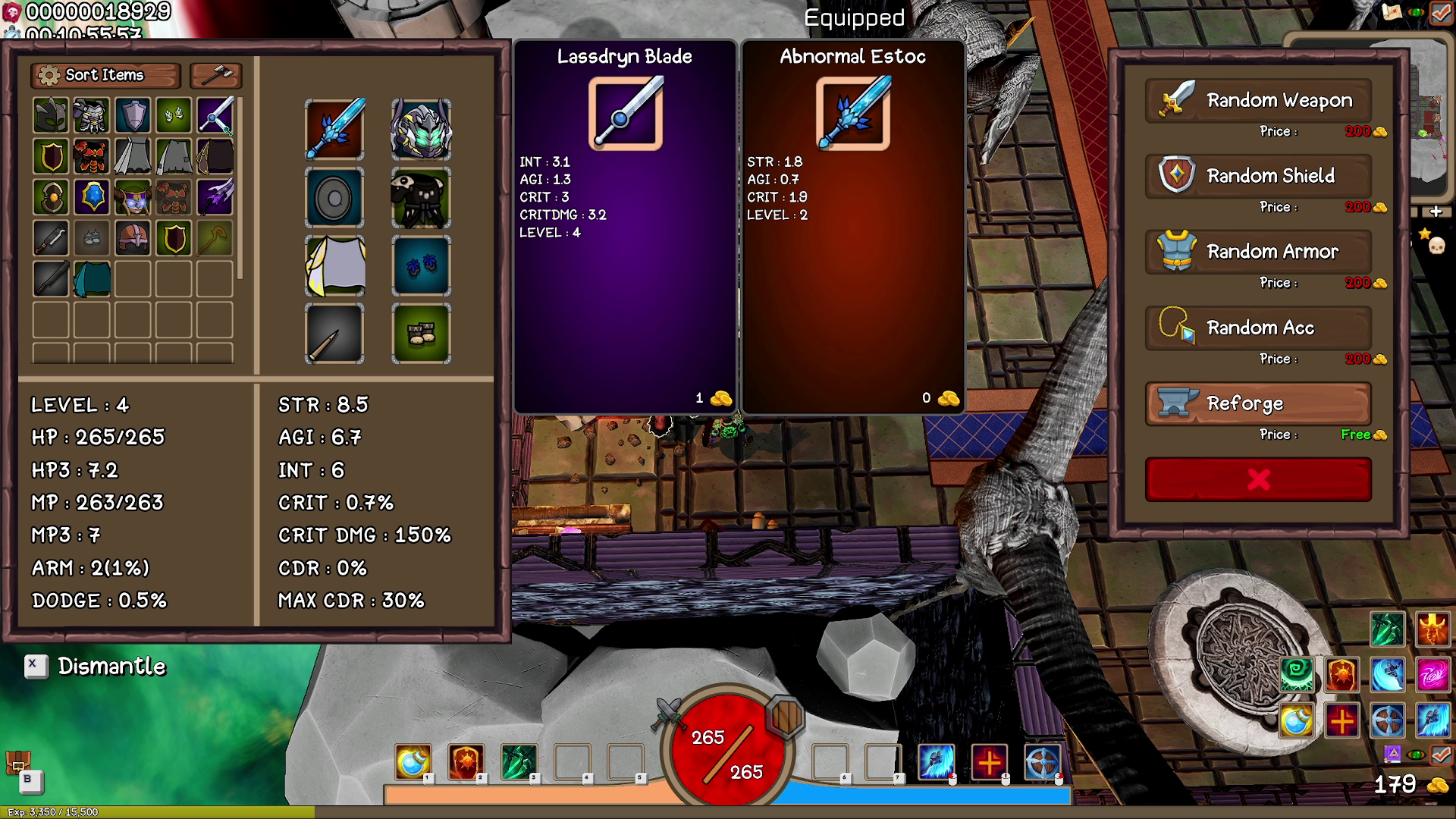The width and height of the screenshot is (1456, 819).
Task: Enable the orange checkmark toggle near the minimap
Action: point(1441,753)
